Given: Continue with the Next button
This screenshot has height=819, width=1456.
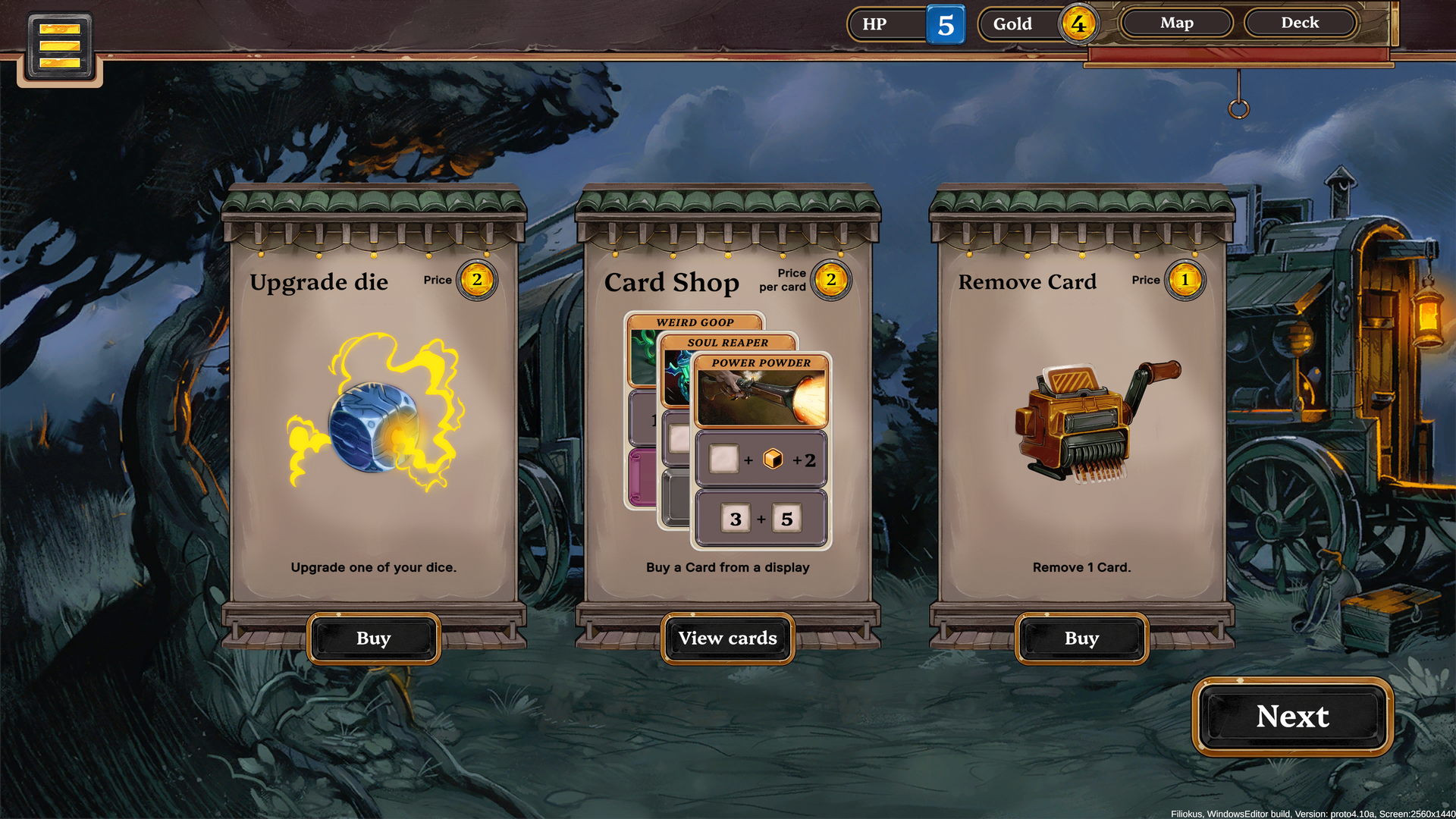Looking at the screenshot, I should pos(1292,717).
